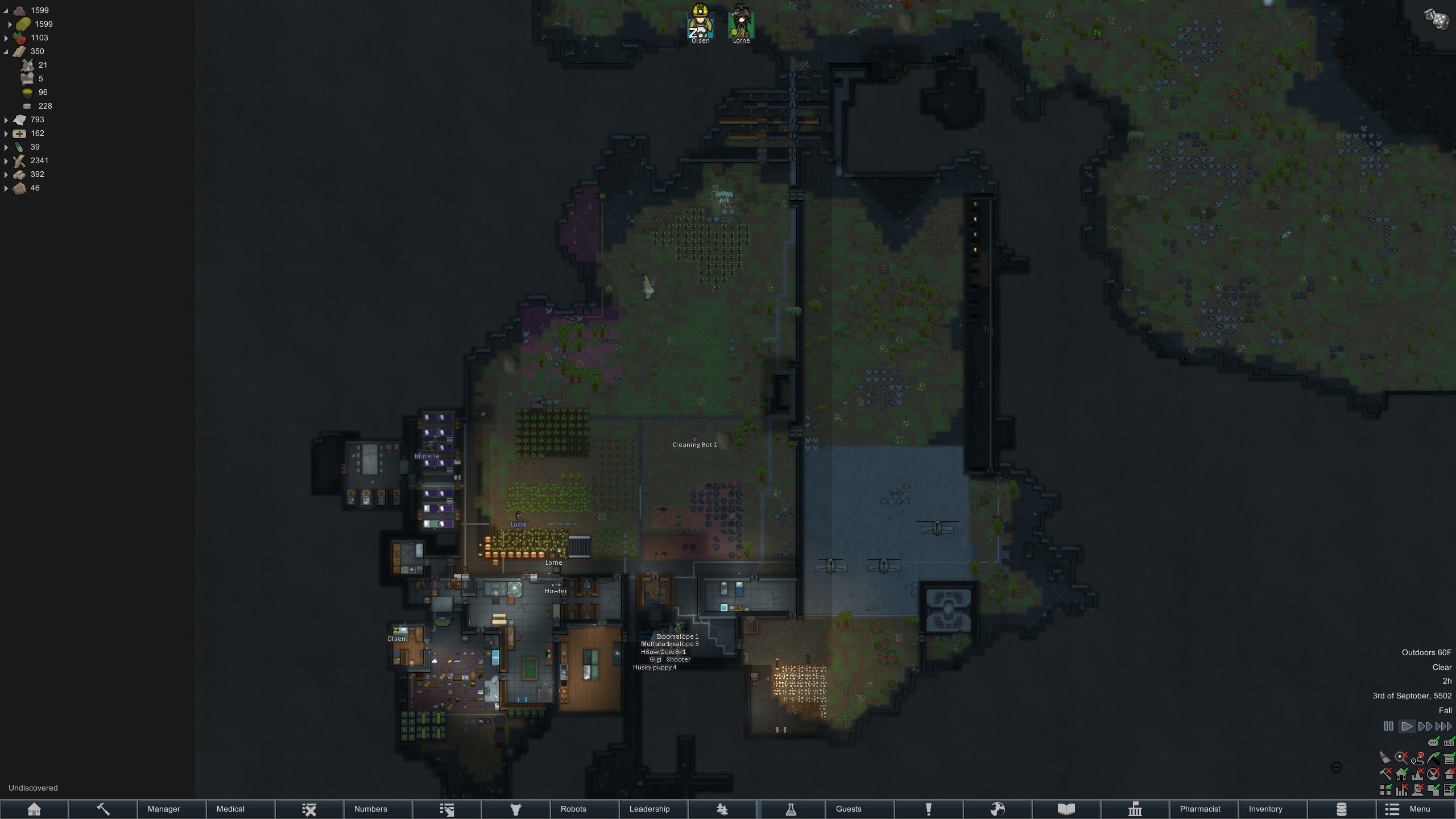The image size is (1456, 819).
Task: Click the alerts exclamation icon
Action: point(928,809)
